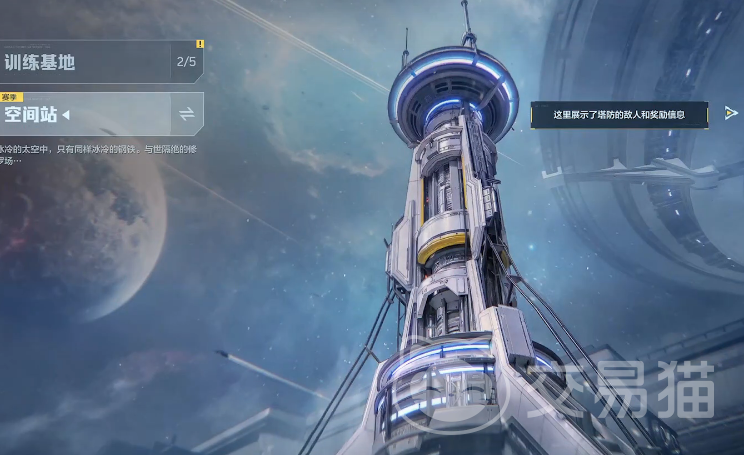Advance the tutorial tip with the arrow
The image size is (744, 455).
click(731, 114)
